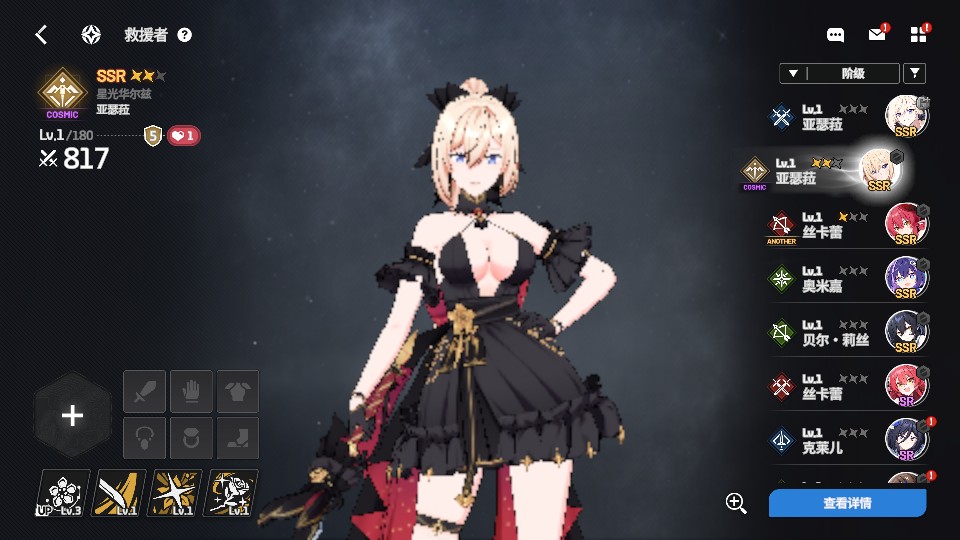
Task: Open the mail envelope icon
Action: click(877, 35)
